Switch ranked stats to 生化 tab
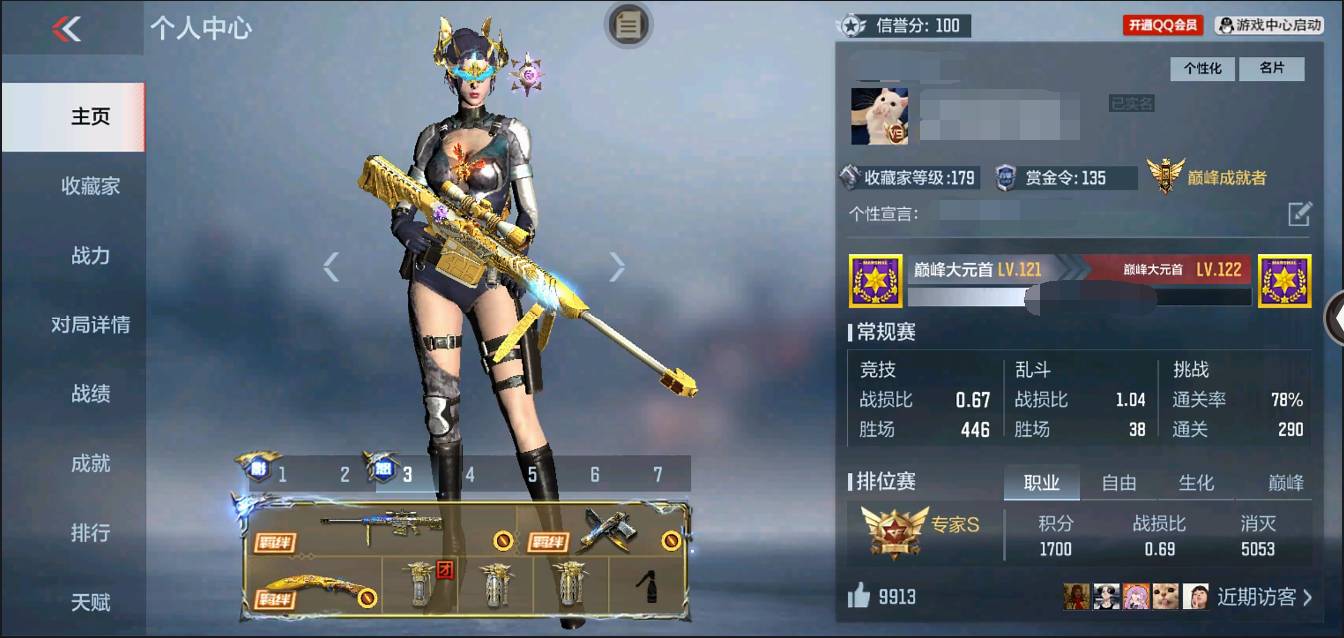Viewport: 1344px width, 638px height. 1196,483
